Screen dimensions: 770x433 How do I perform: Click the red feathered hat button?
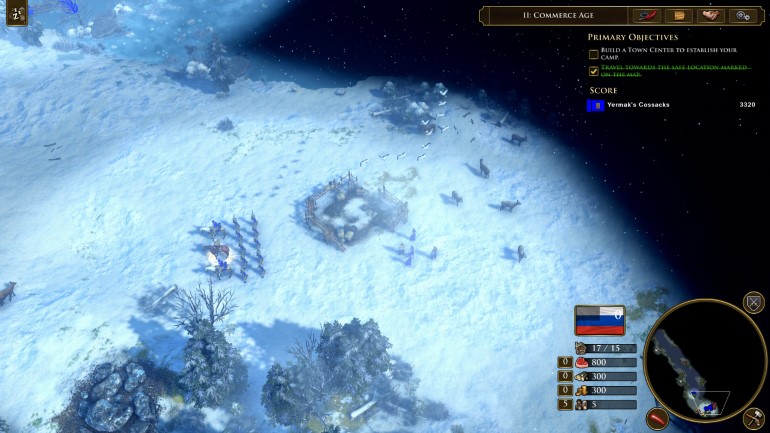647,16
